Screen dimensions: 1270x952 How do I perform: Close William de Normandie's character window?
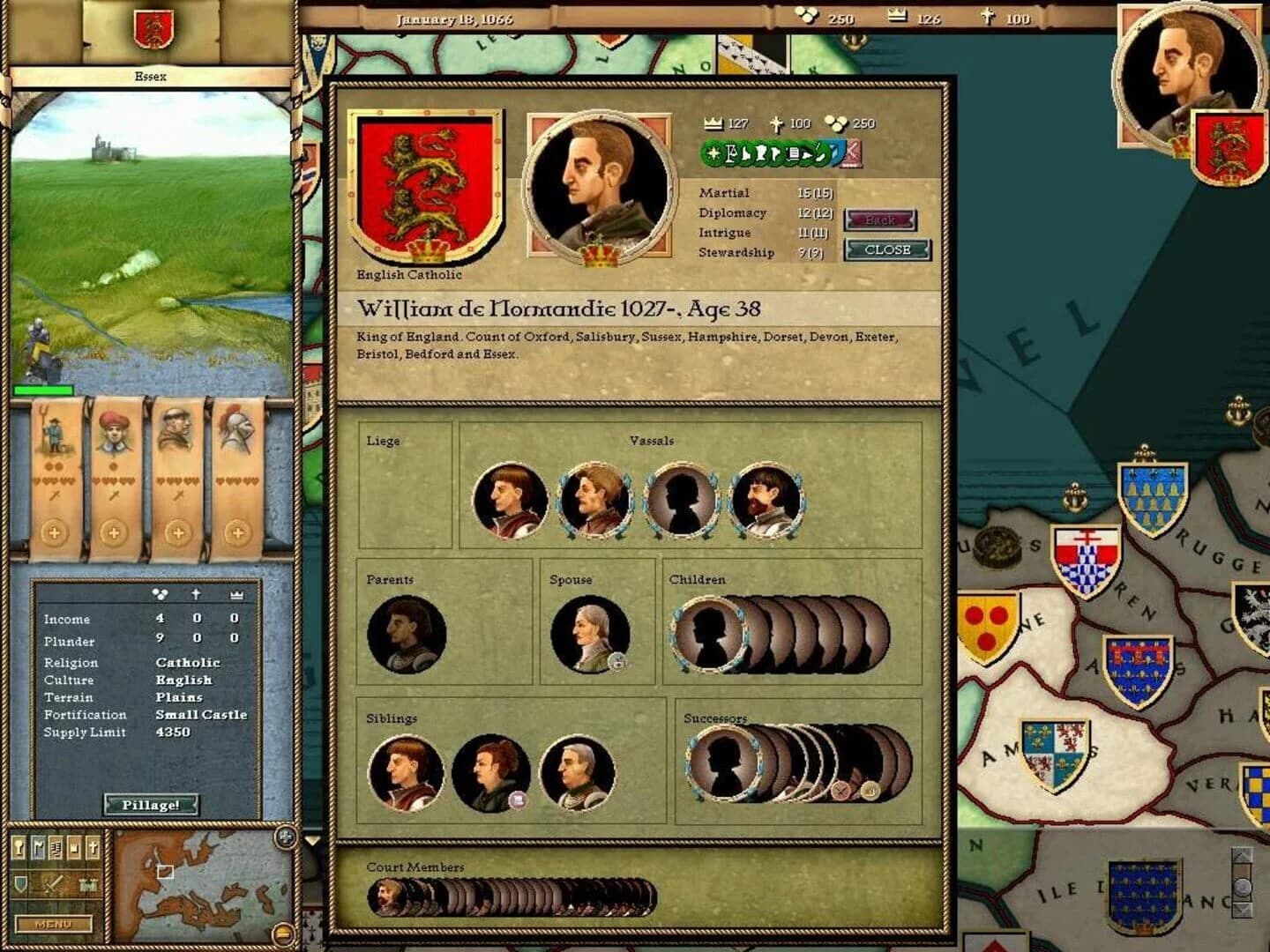(x=886, y=250)
